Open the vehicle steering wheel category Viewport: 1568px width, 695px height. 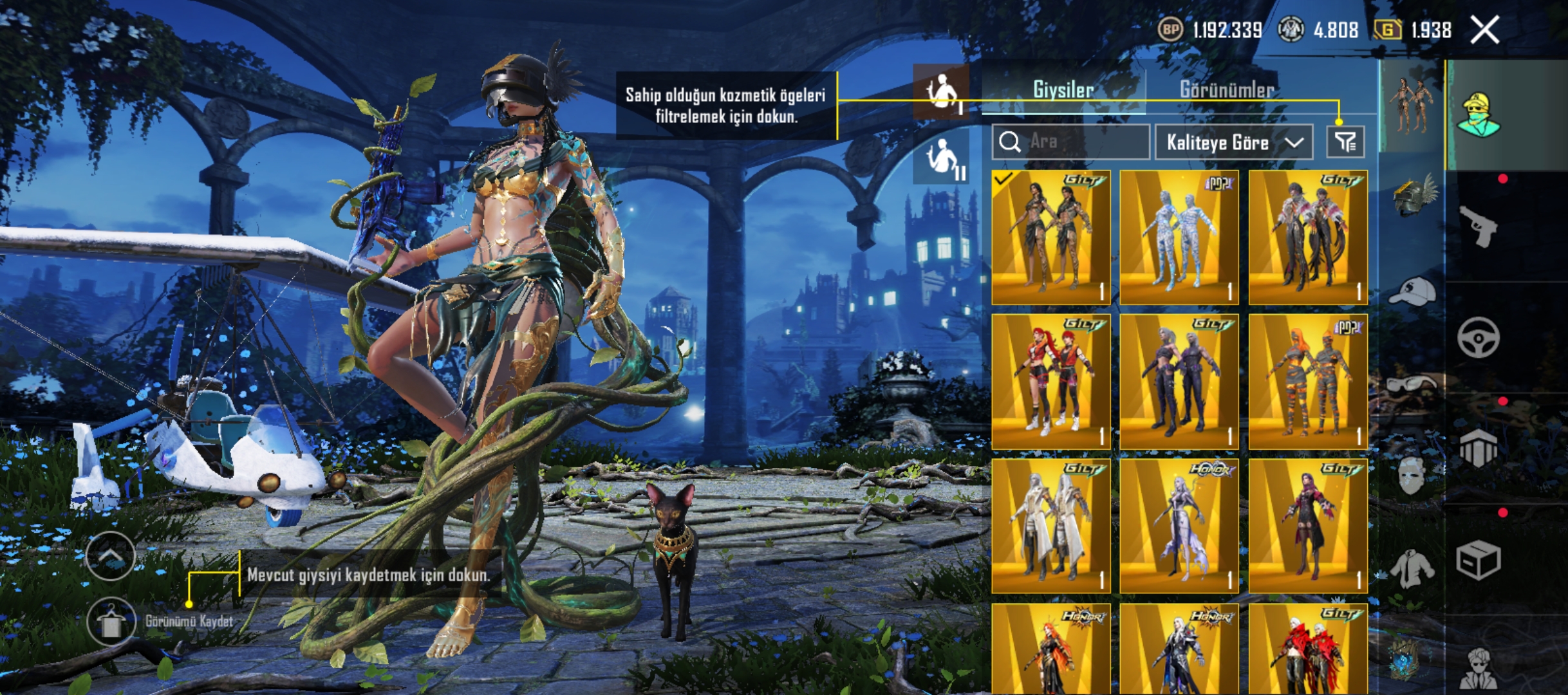(x=1479, y=337)
